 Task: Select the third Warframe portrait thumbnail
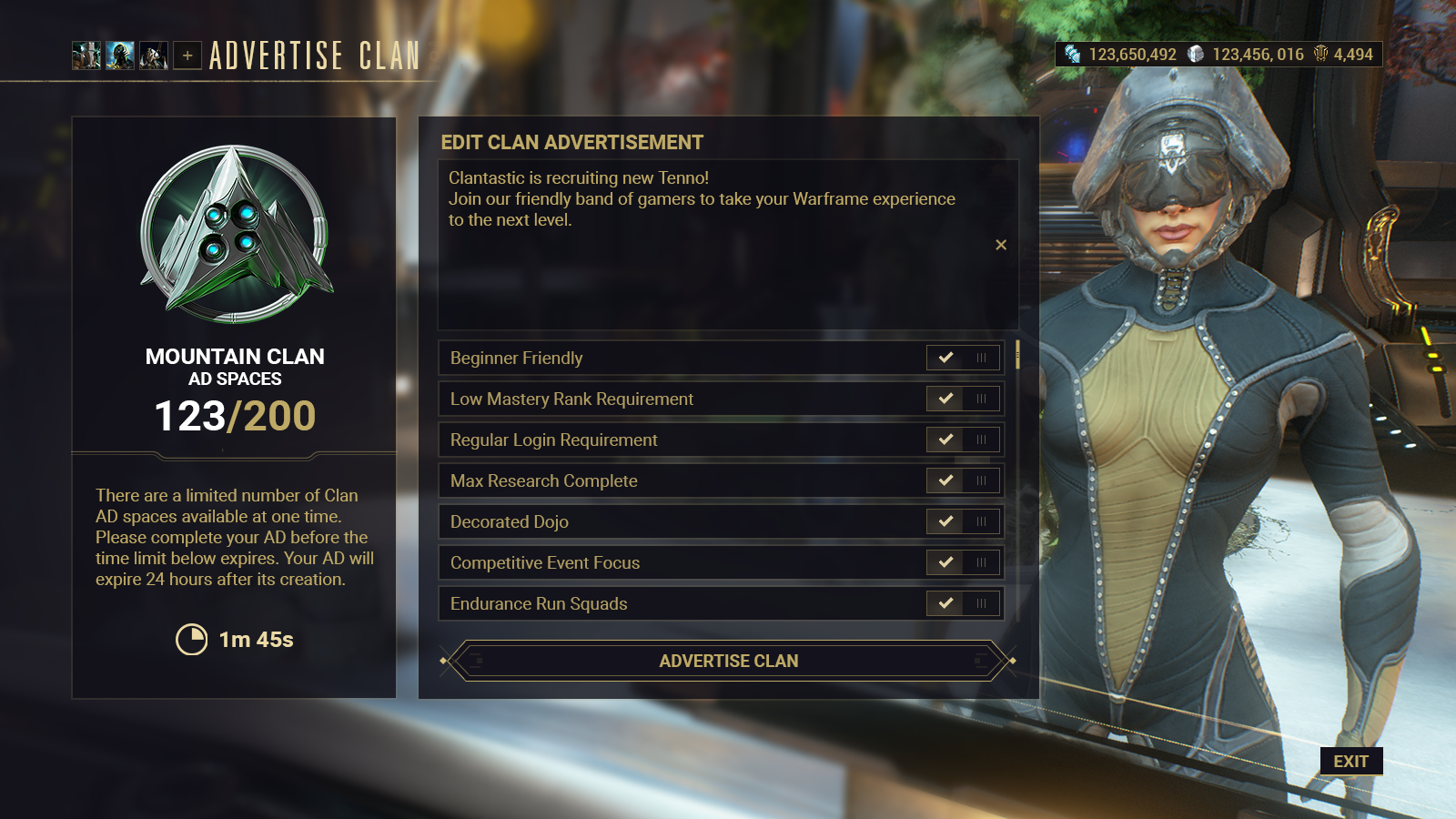(152, 56)
